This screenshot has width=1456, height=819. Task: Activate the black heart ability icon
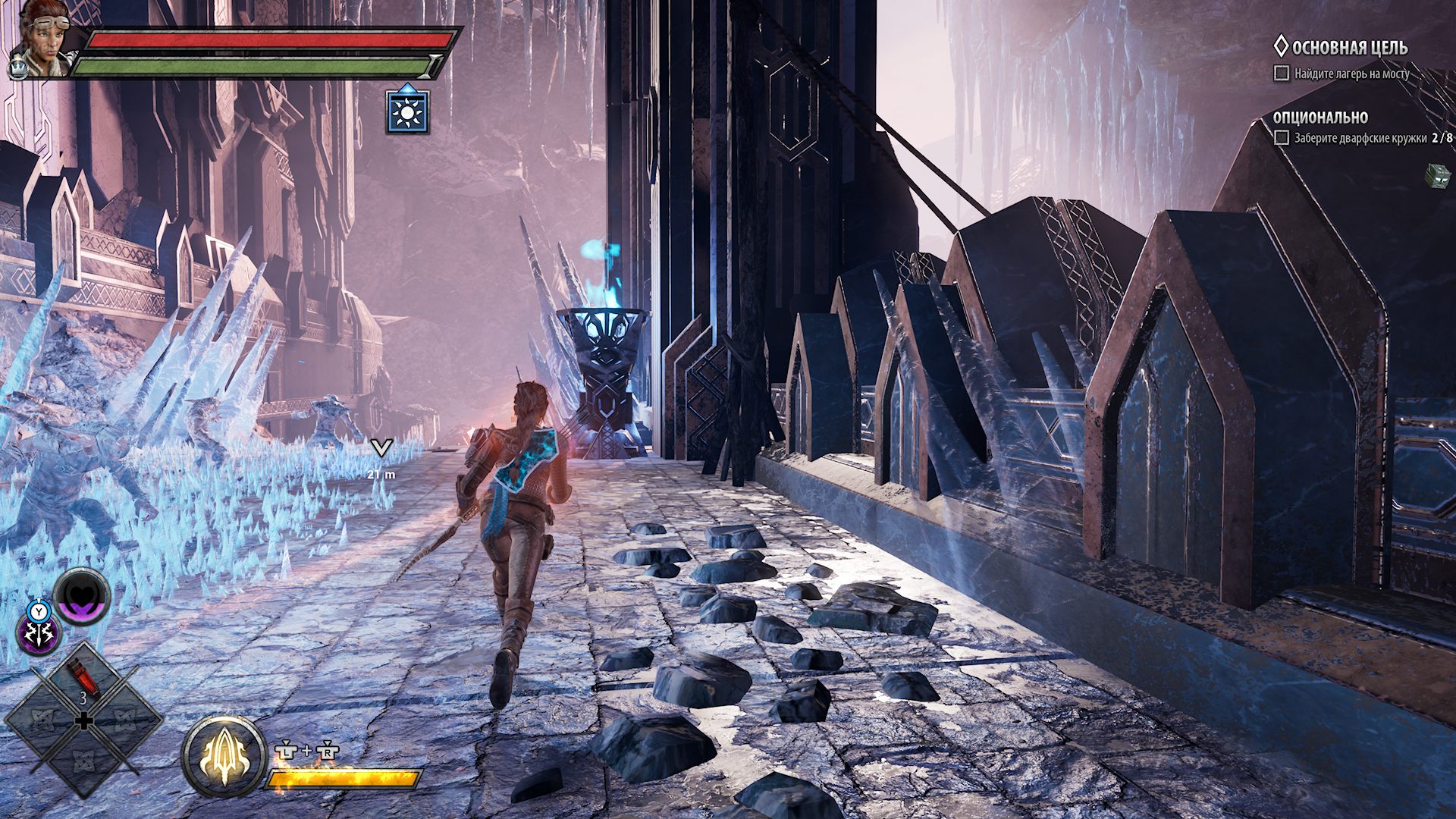[x=83, y=597]
